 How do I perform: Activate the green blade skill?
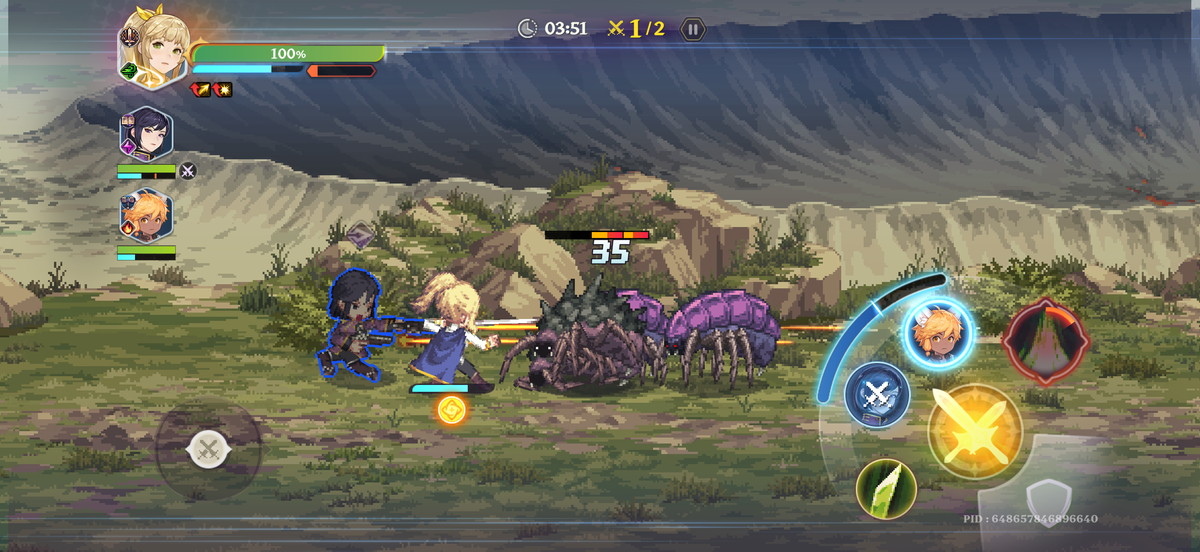click(887, 489)
